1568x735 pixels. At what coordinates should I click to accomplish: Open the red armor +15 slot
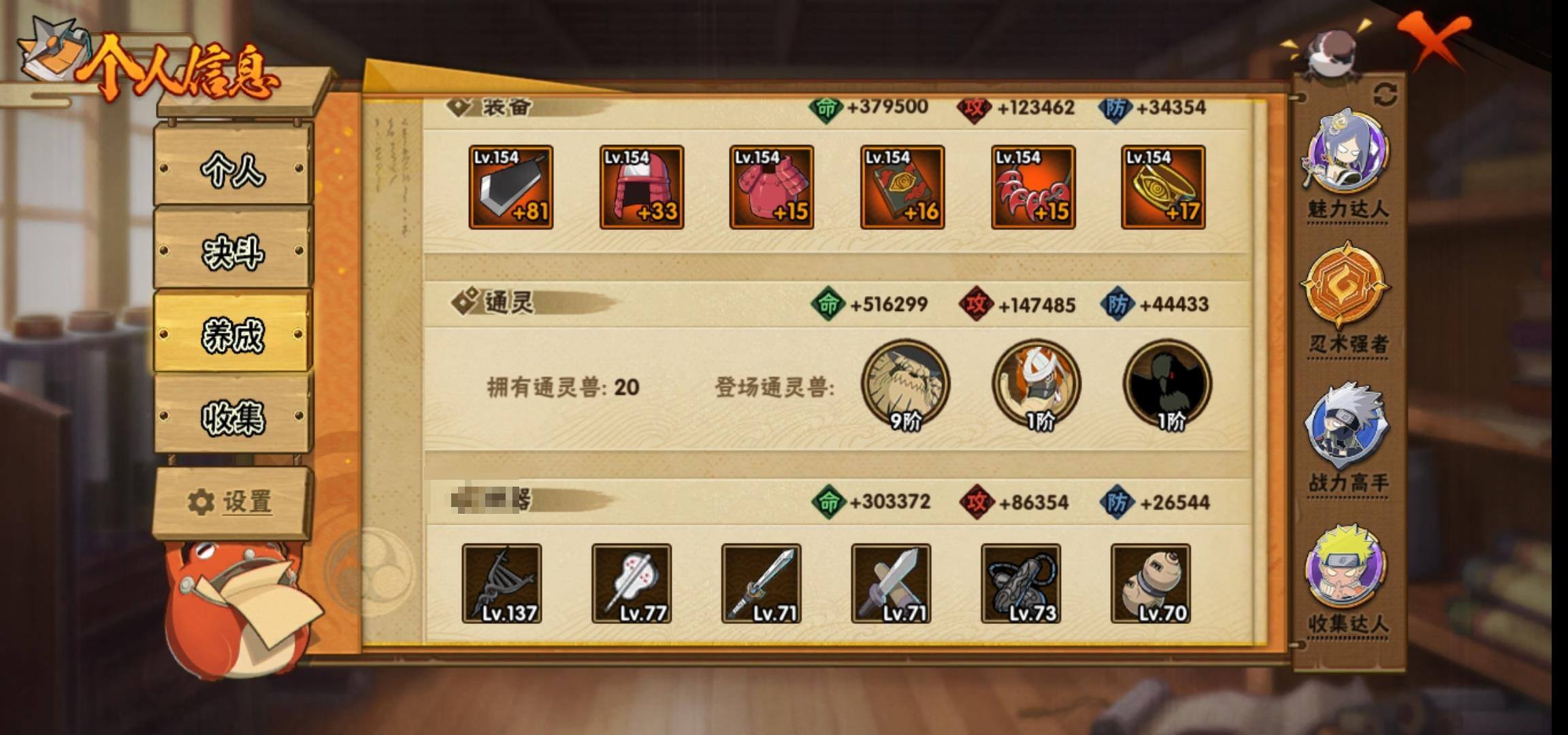coord(771,187)
